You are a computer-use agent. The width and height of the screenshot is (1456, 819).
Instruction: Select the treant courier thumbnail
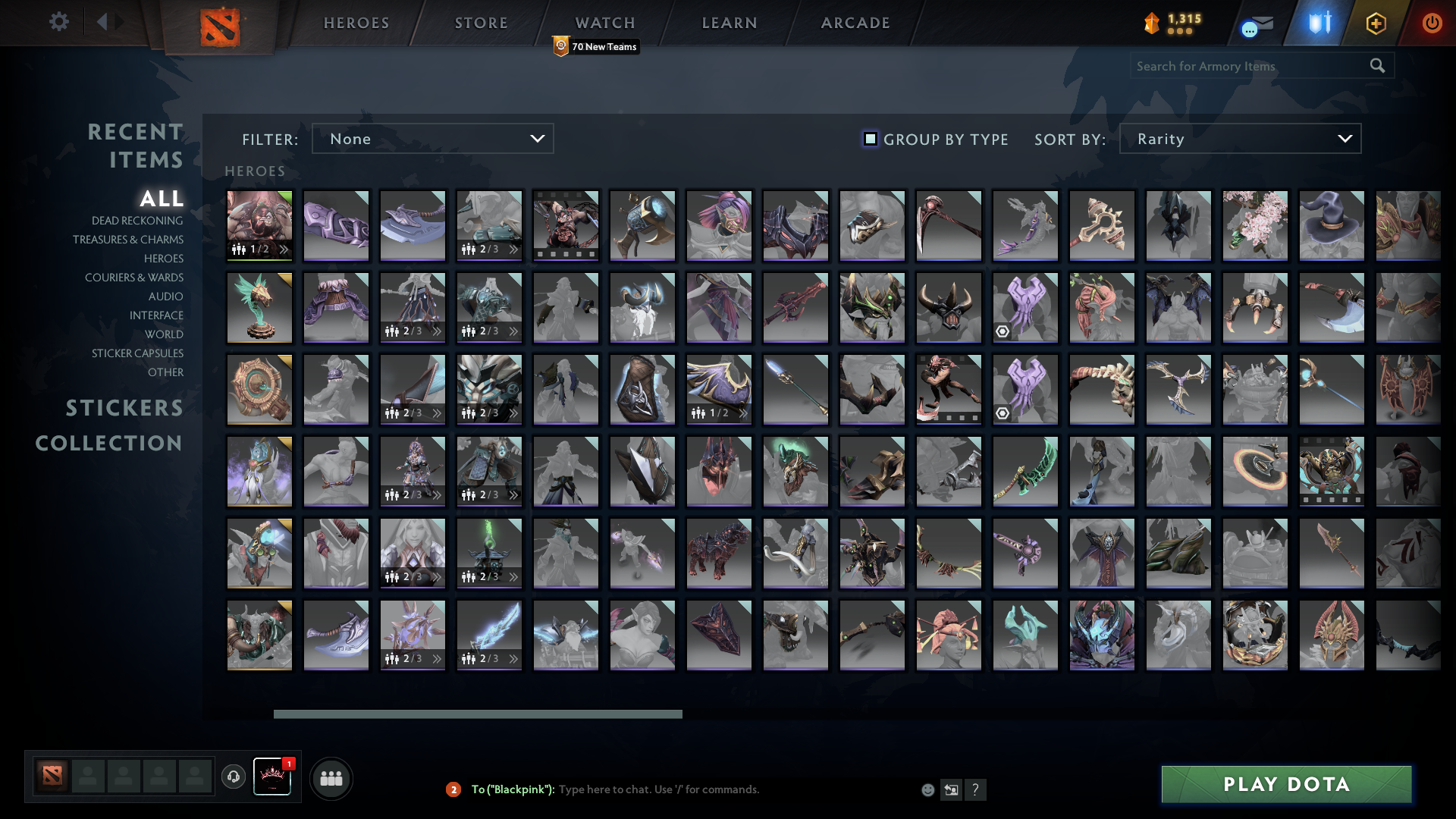pyautogui.click(x=259, y=307)
